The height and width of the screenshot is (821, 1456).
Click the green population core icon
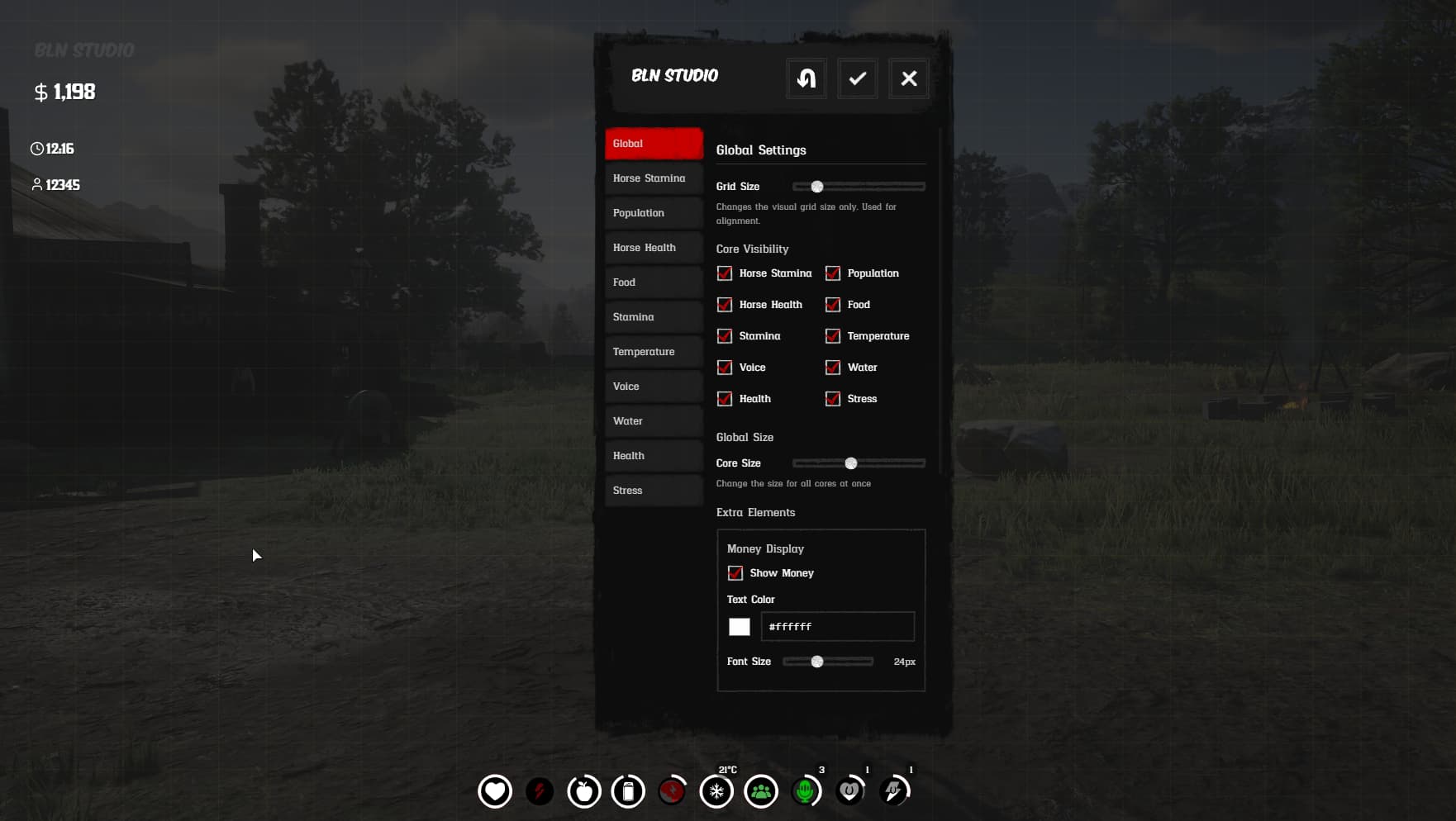761,790
